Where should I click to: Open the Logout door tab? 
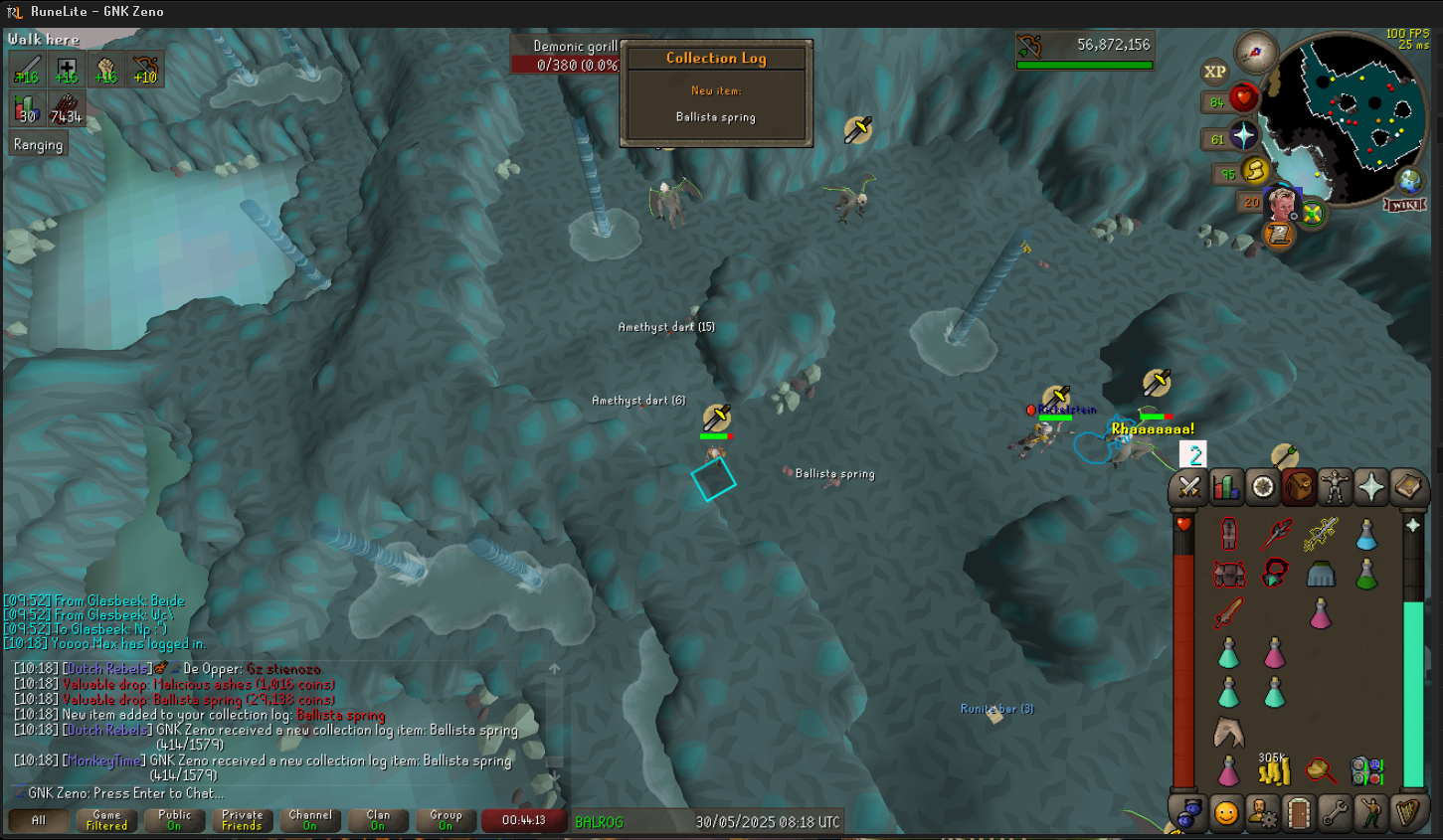tap(1298, 813)
